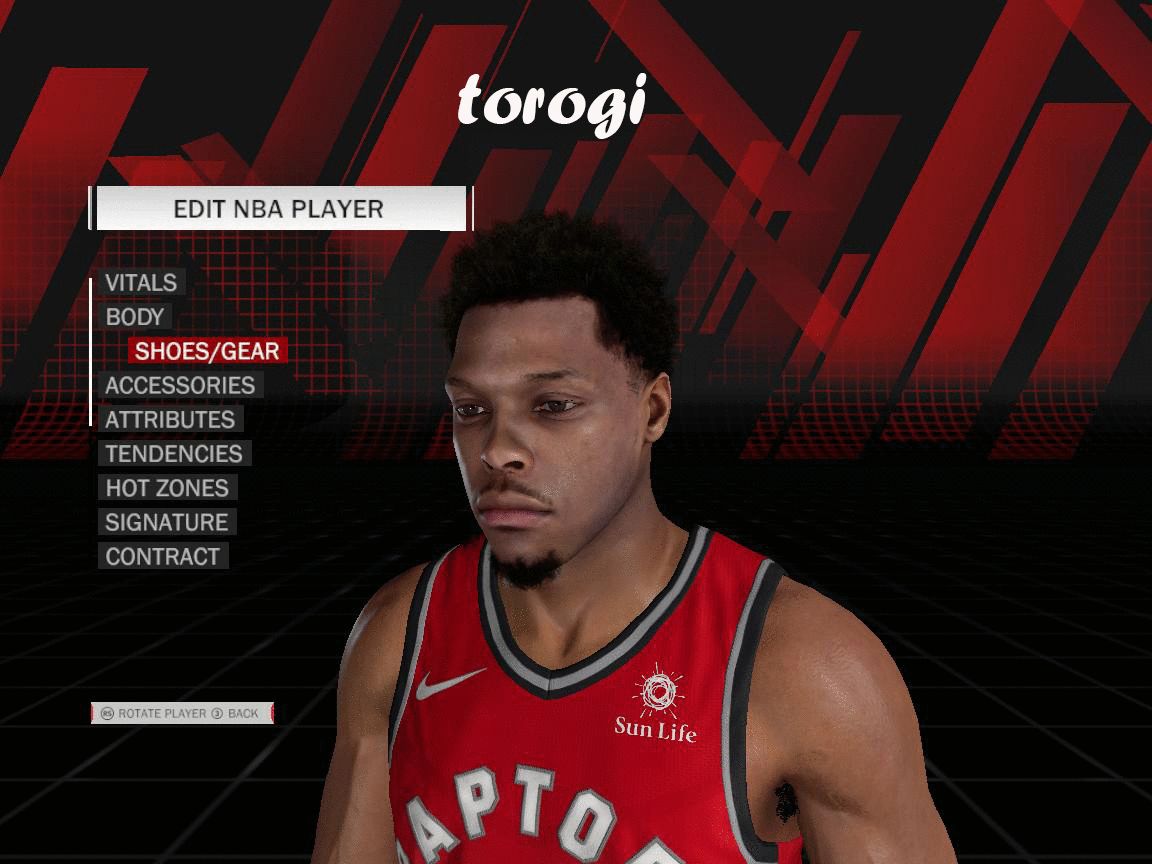This screenshot has height=864, width=1152.
Task: Choose the highlighted Shoes/Gear entry
Action: click(207, 351)
